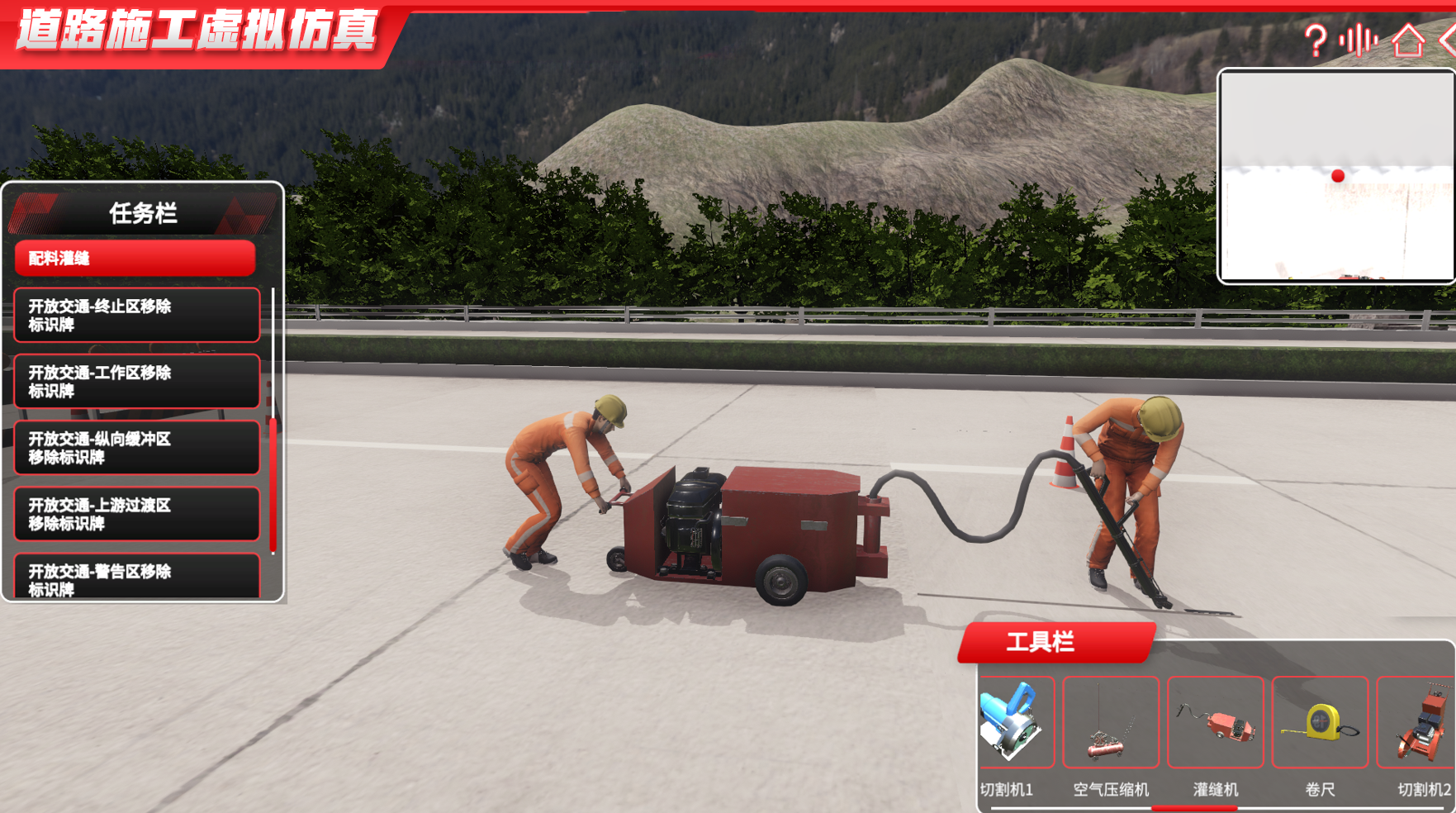This screenshot has width=1456, height=813.
Task: Choose the 切割机2 cutter tool
Action: (1419, 723)
